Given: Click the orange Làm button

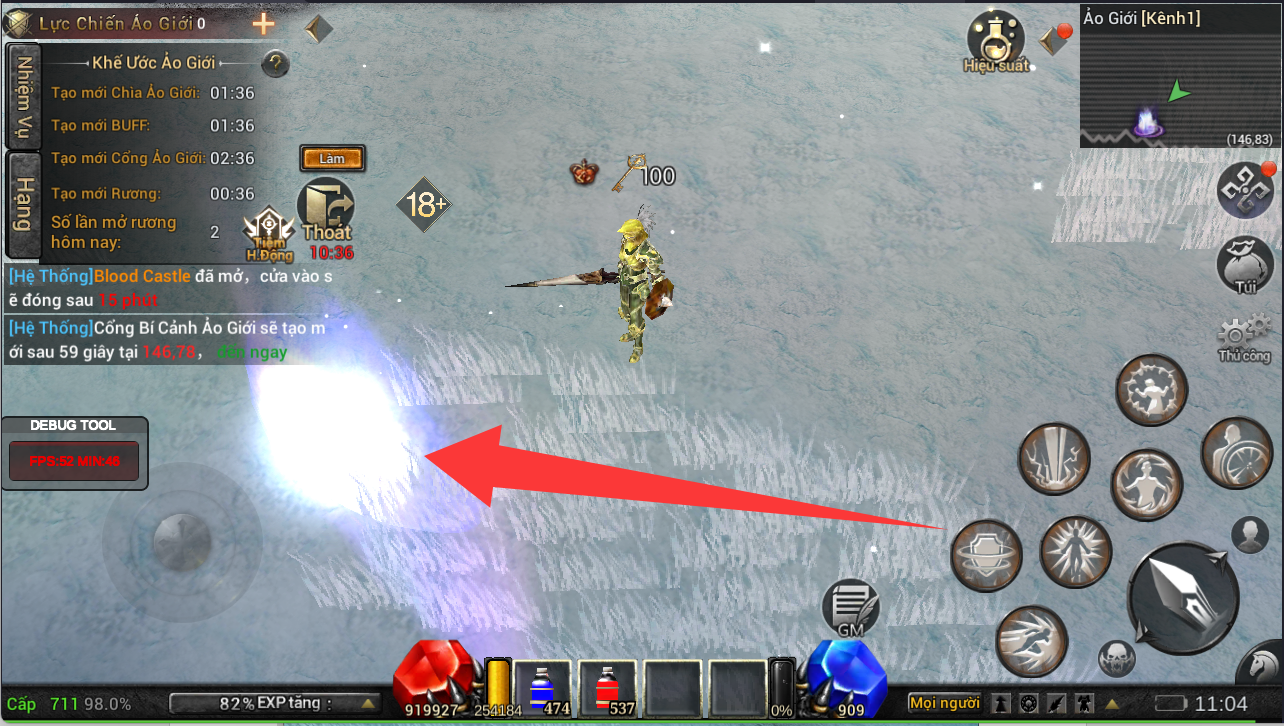Looking at the screenshot, I should pyautogui.click(x=332, y=158).
